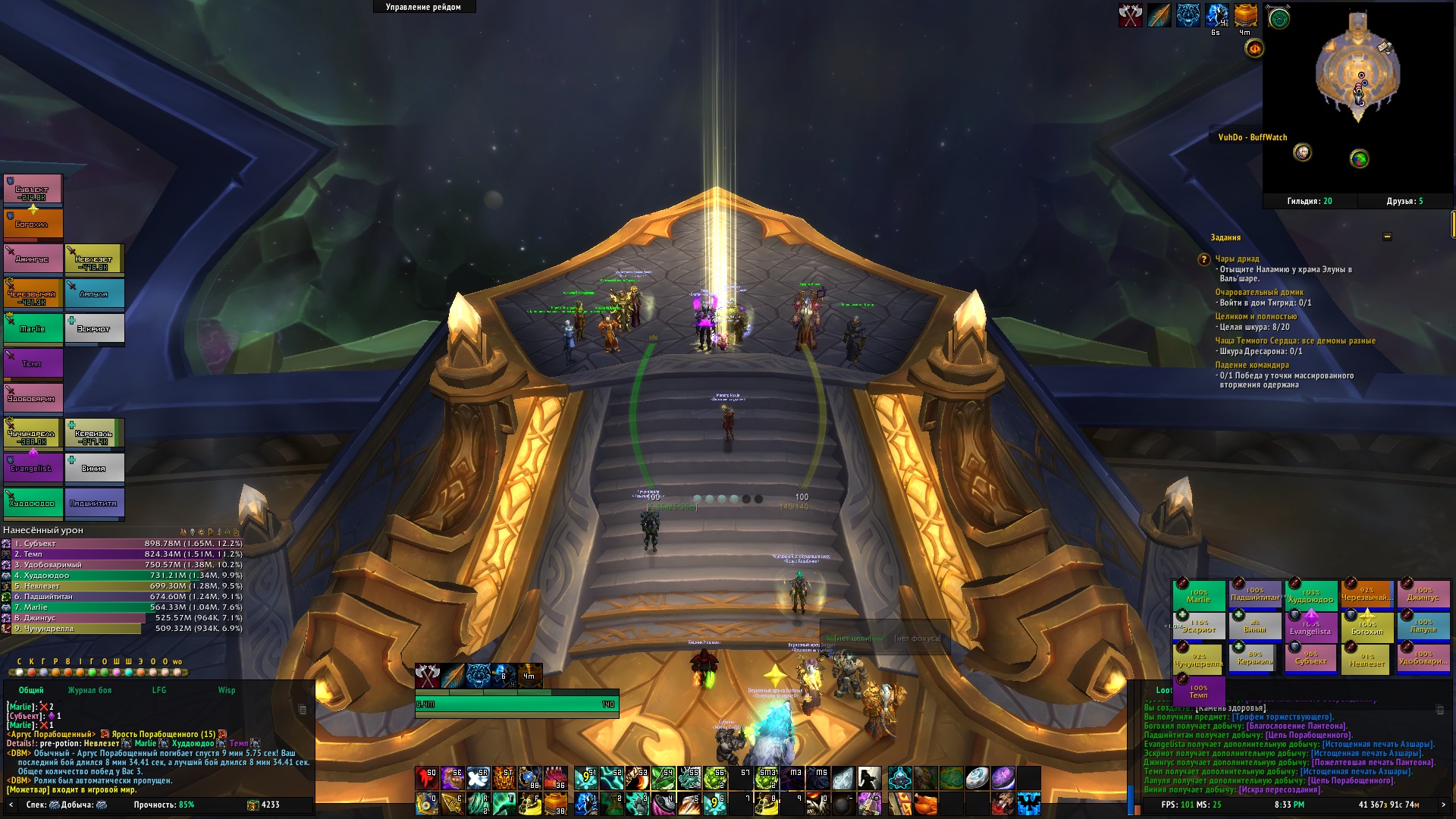The image size is (1456, 819).
Task: Open the Управление рейдом raid control panel
Action: click(423, 7)
